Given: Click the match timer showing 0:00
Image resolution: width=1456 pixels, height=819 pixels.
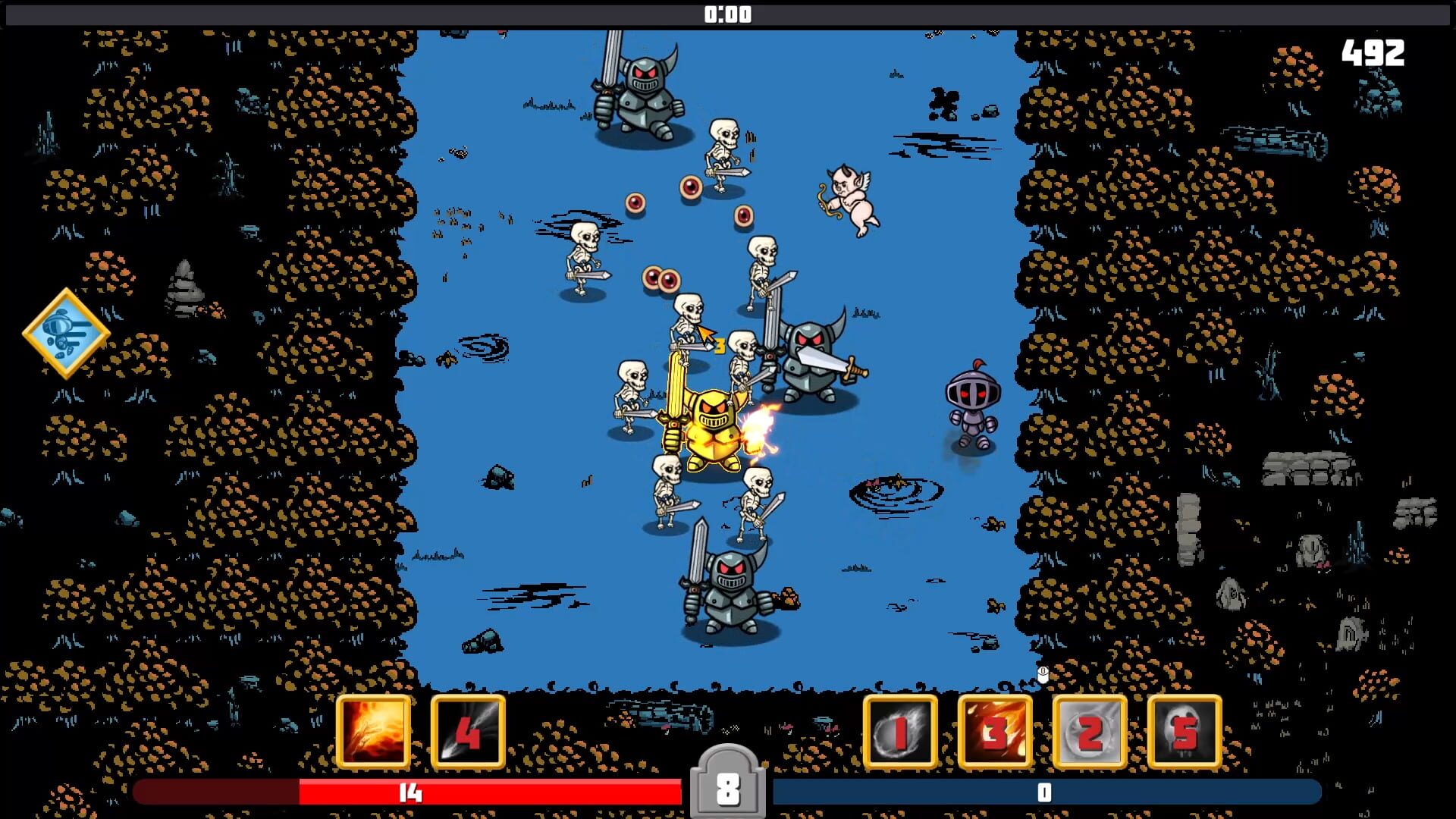Looking at the screenshot, I should 727,12.
